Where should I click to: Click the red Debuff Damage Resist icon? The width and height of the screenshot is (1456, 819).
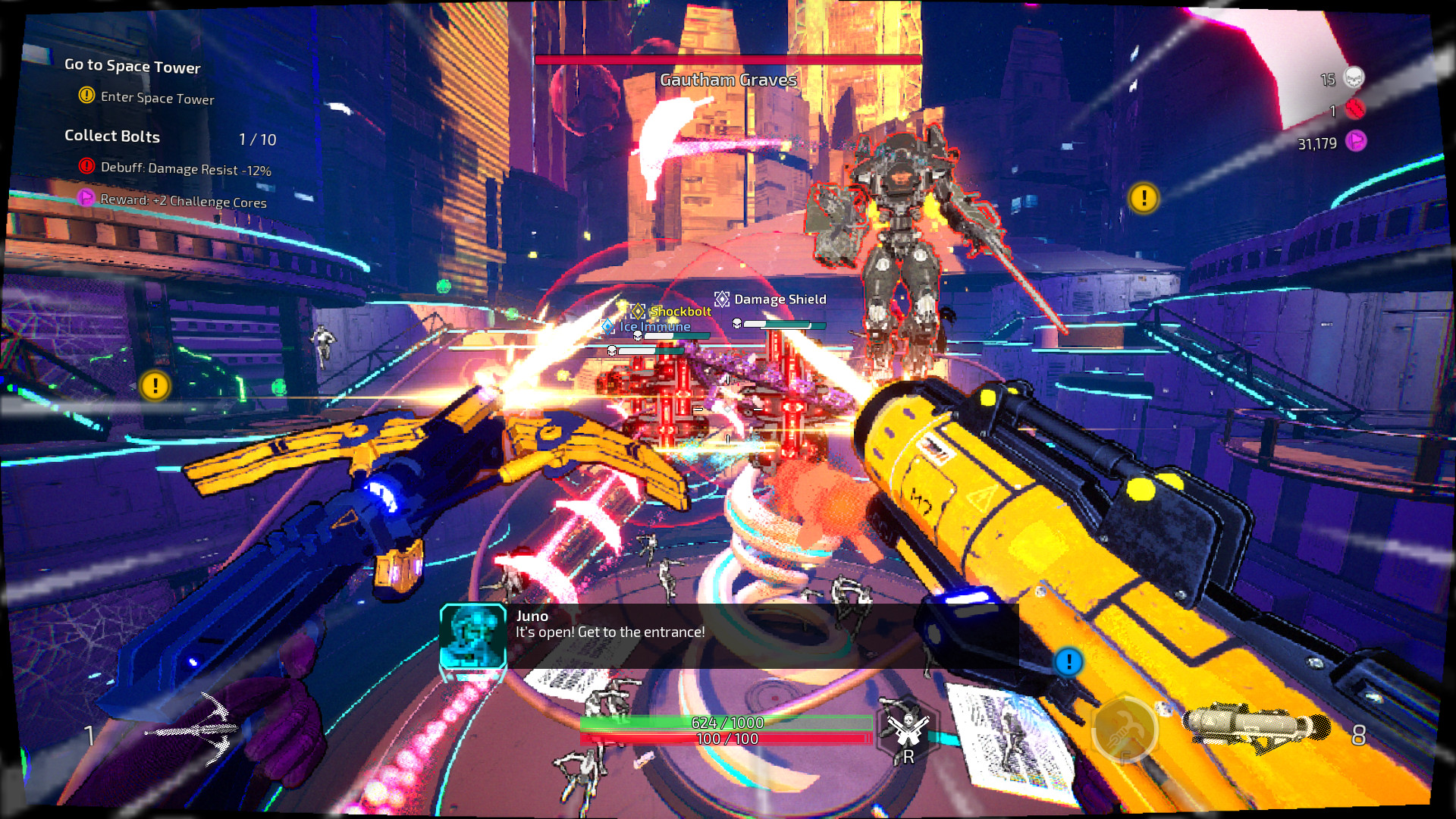coord(87,166)
